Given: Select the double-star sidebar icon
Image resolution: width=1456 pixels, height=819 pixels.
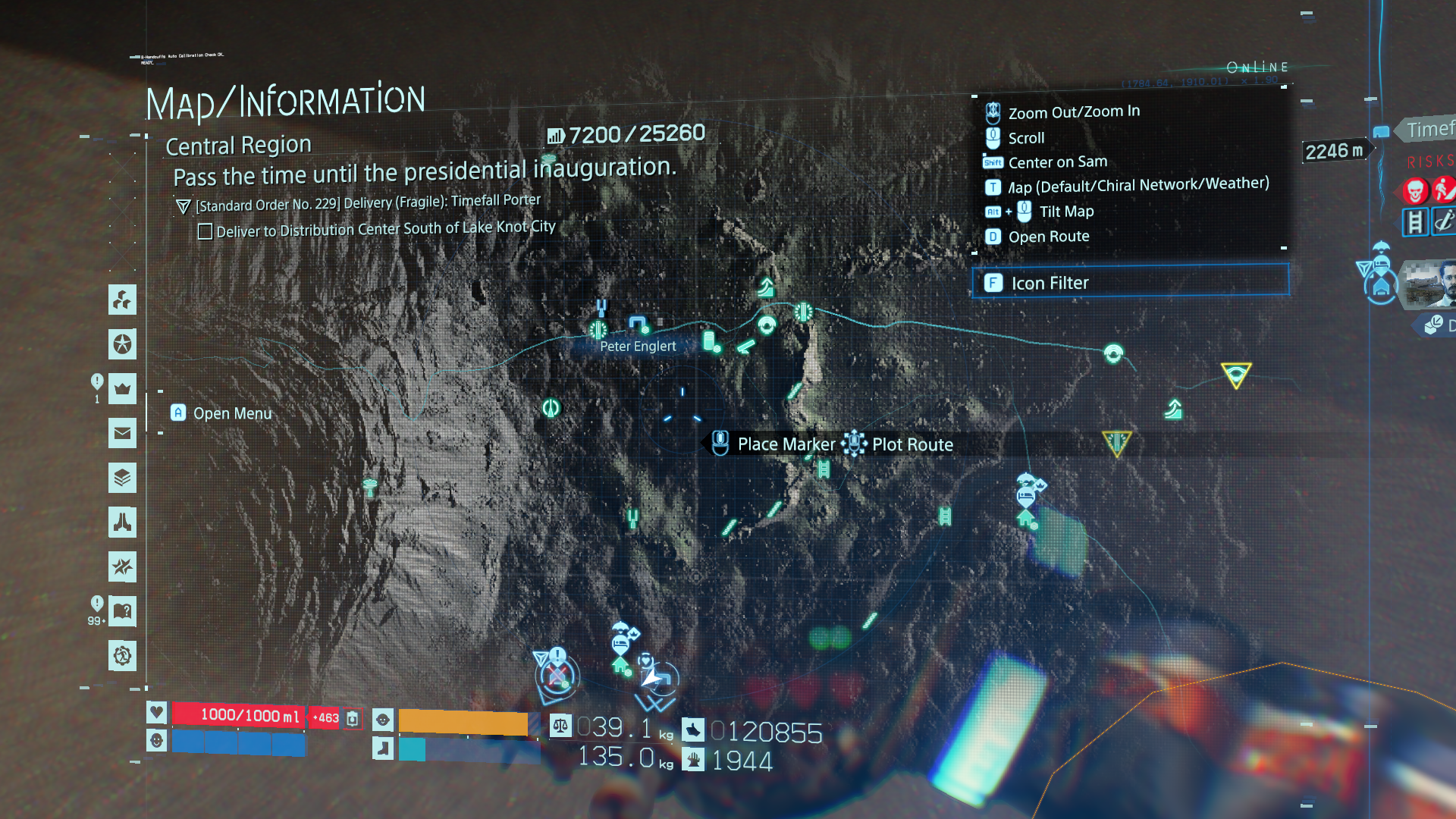Looking at the screenshot, I should coord(122,566).
